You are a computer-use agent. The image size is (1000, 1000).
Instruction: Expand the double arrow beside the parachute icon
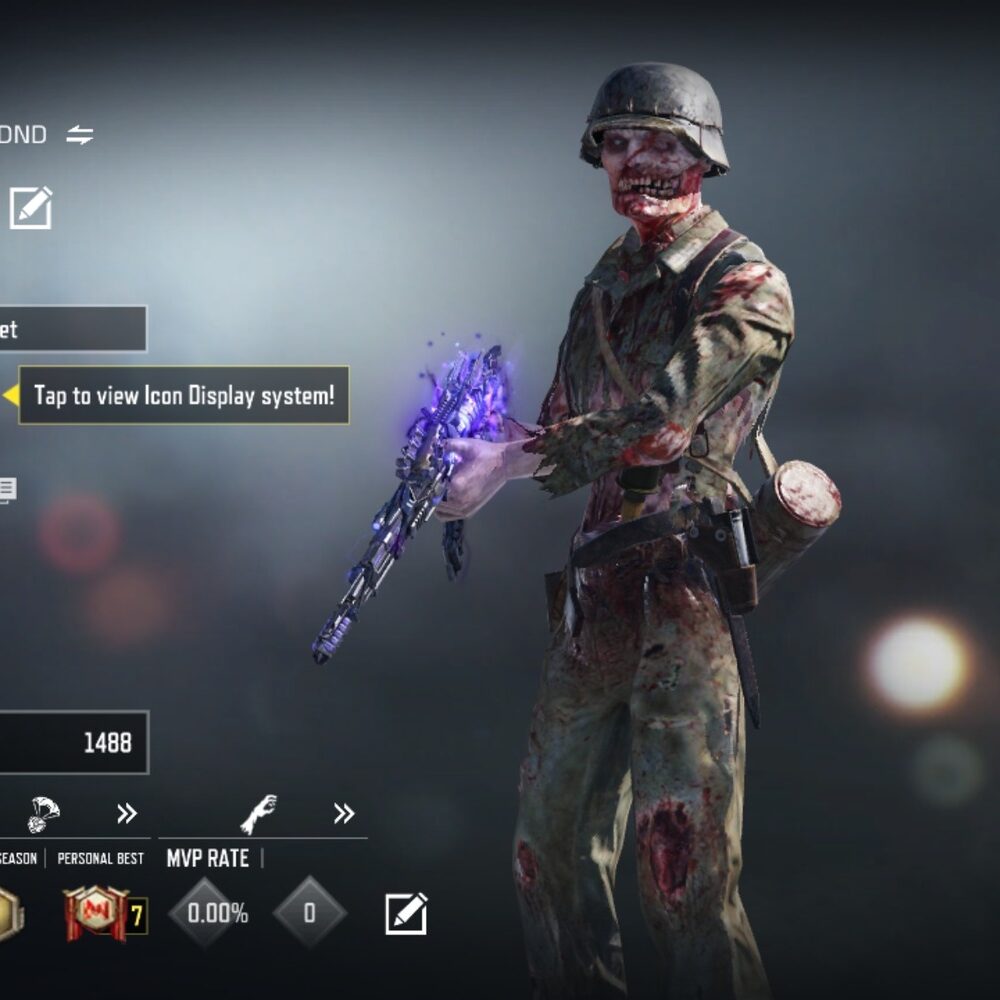(126, 814)
